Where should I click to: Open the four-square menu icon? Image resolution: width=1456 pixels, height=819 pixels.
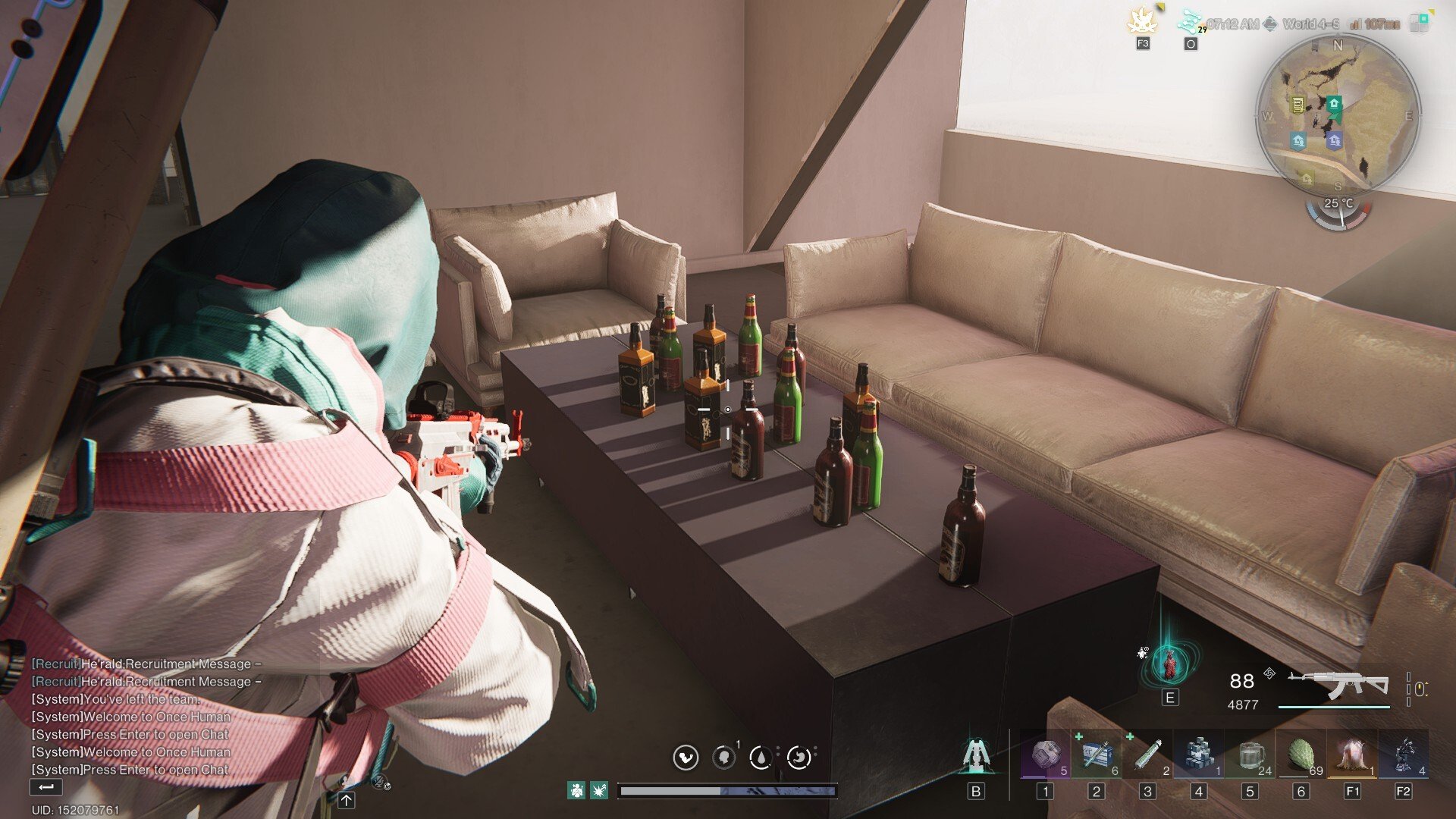pos(1419,22)
